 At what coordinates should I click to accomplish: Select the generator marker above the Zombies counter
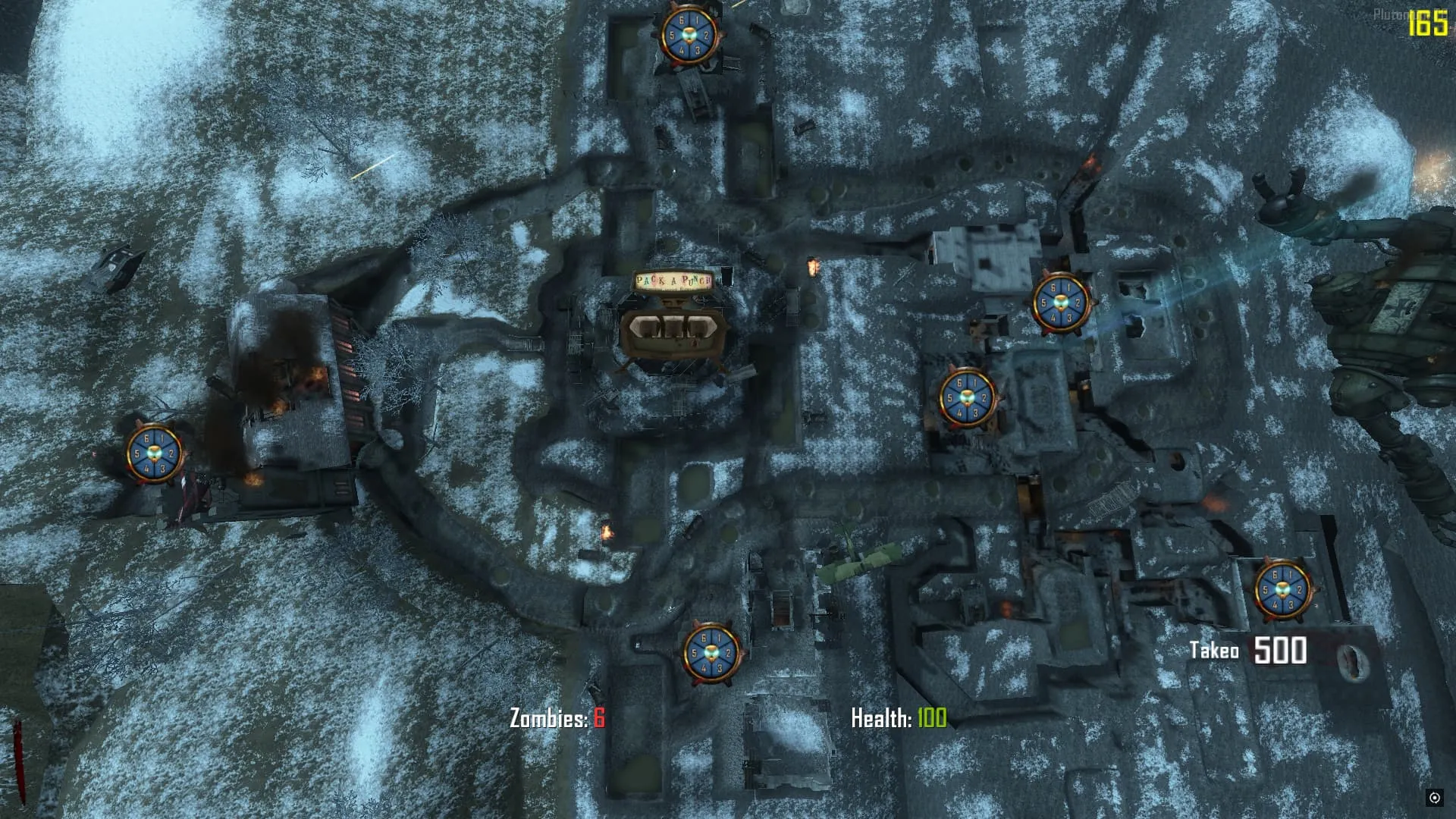click(711, 653)
